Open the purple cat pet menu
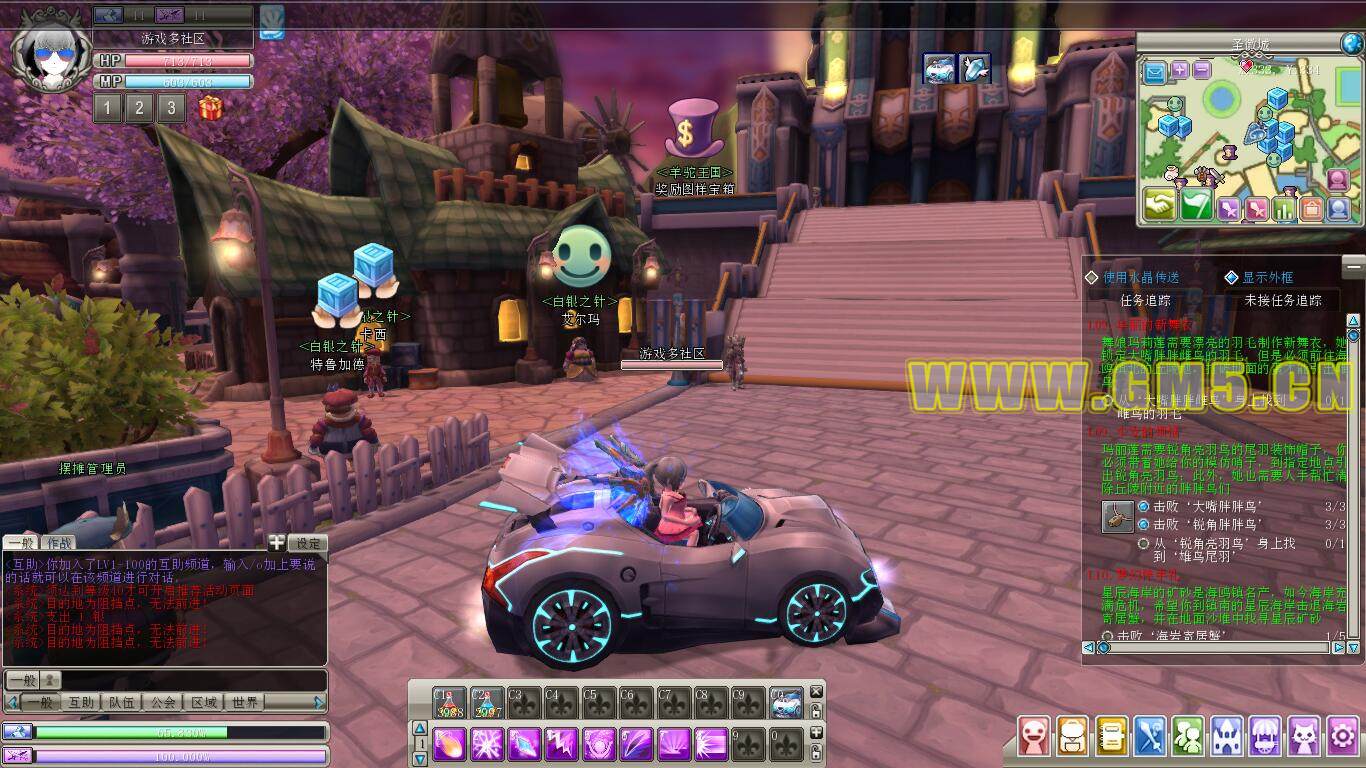The width and height of the screenshot is (1366, 768). [1304, 737]
